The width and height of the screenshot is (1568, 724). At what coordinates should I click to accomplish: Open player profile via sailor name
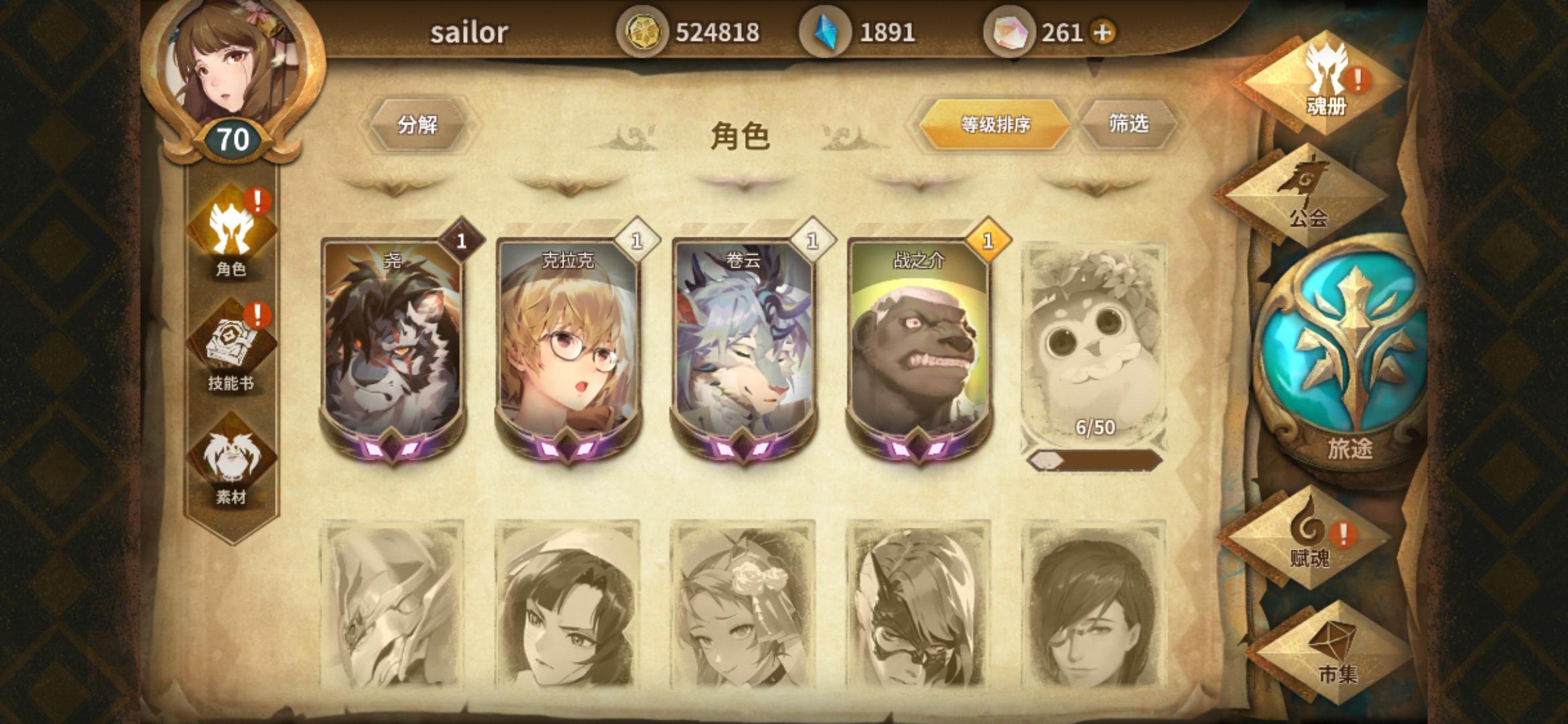coord(470,32)
